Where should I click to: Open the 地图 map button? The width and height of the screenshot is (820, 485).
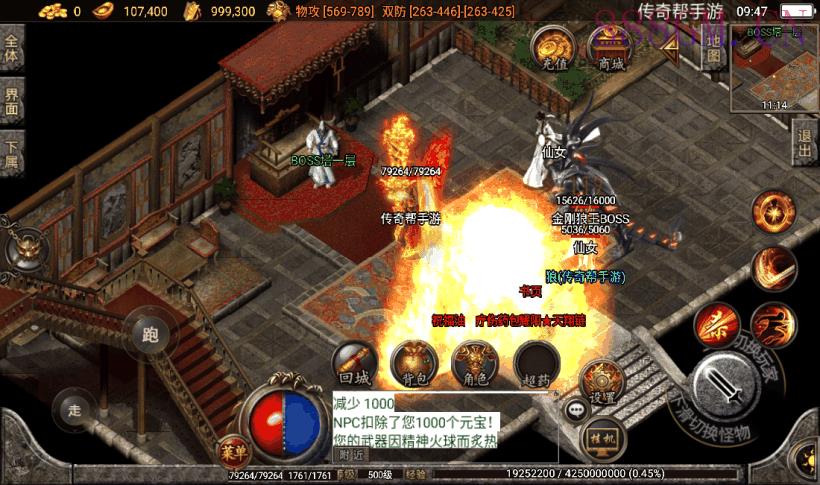click(713, 47)
